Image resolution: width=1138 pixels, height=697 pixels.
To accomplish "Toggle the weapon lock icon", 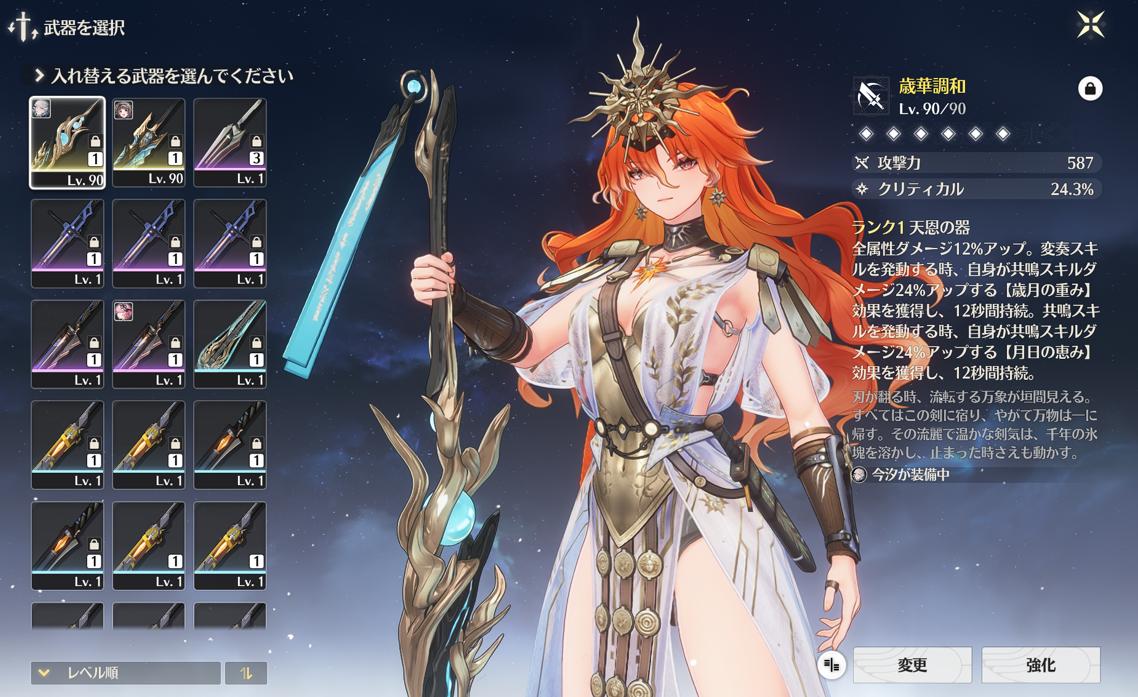I will coord(1090,88).
